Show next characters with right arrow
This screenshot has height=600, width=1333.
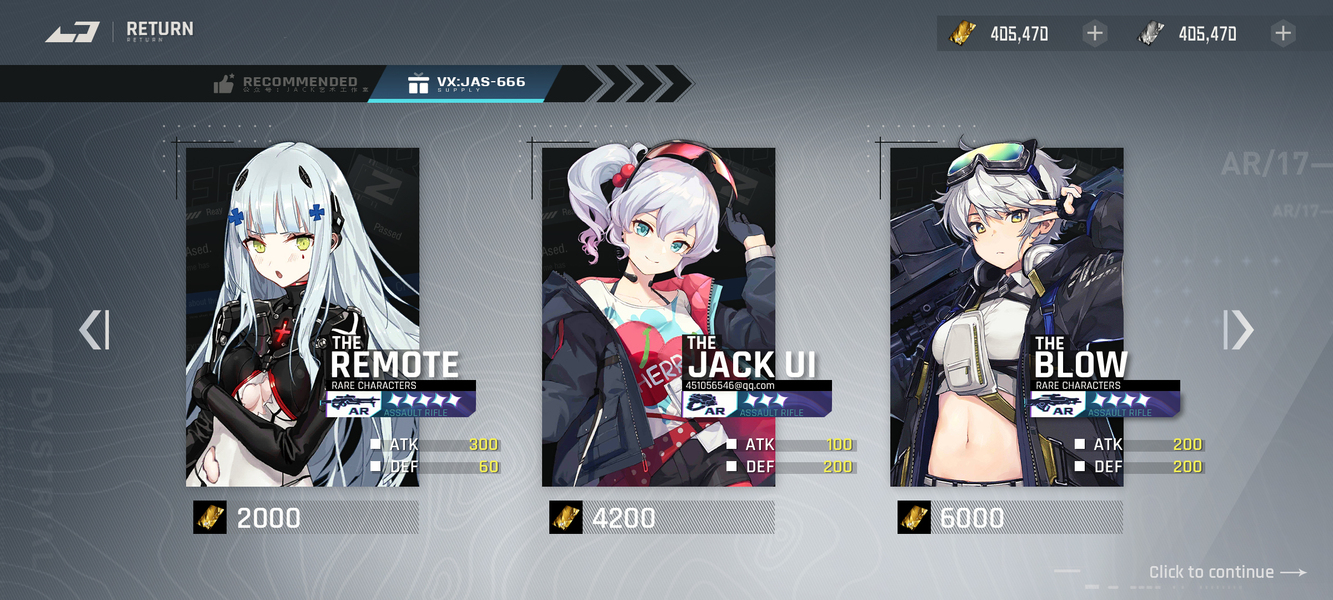[x=1238, y=330]
